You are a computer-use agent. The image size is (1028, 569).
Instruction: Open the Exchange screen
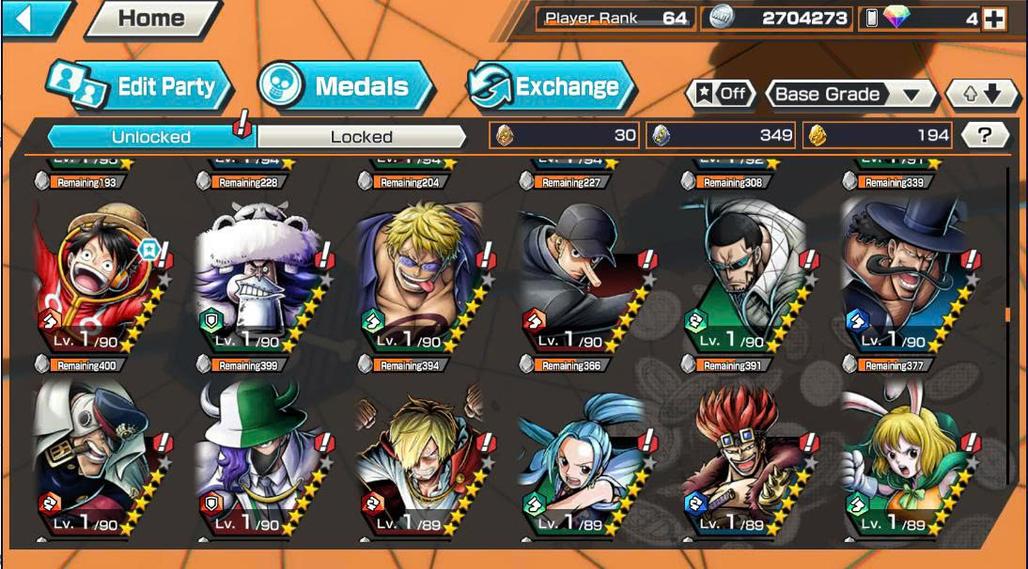pos(552,87)
